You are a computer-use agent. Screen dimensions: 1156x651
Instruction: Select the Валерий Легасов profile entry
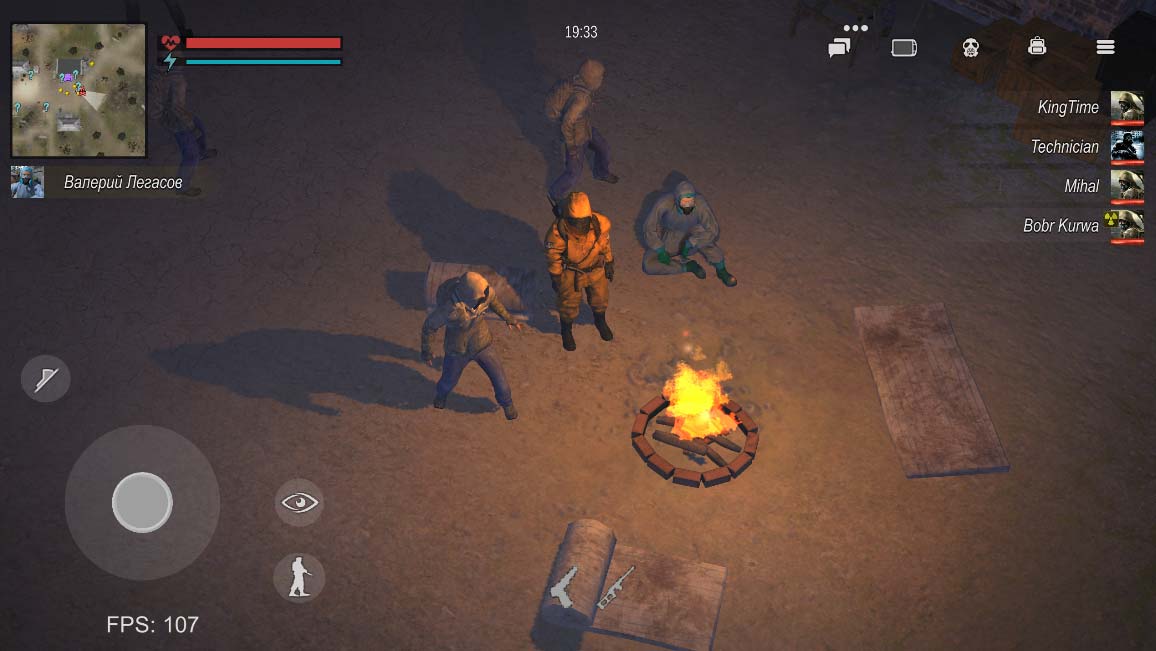[x=100, y=183]
